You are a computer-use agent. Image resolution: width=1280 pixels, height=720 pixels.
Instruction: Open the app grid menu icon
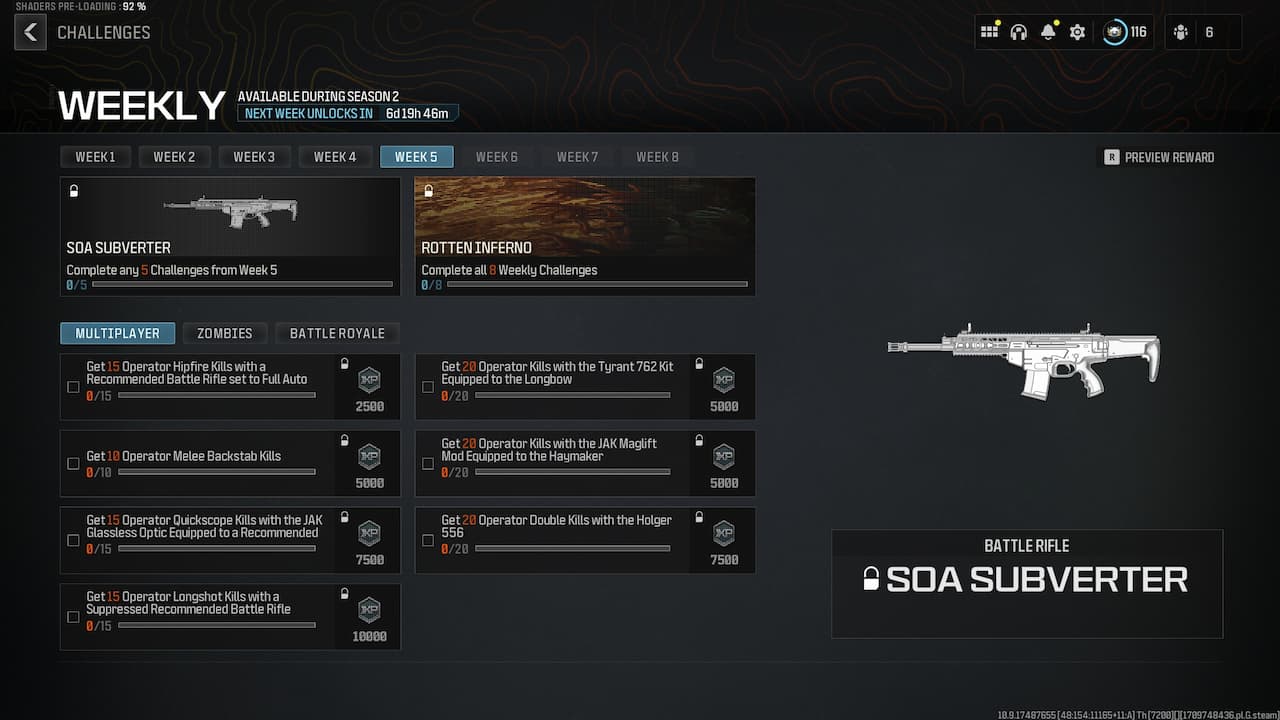(x=989, y=32)
